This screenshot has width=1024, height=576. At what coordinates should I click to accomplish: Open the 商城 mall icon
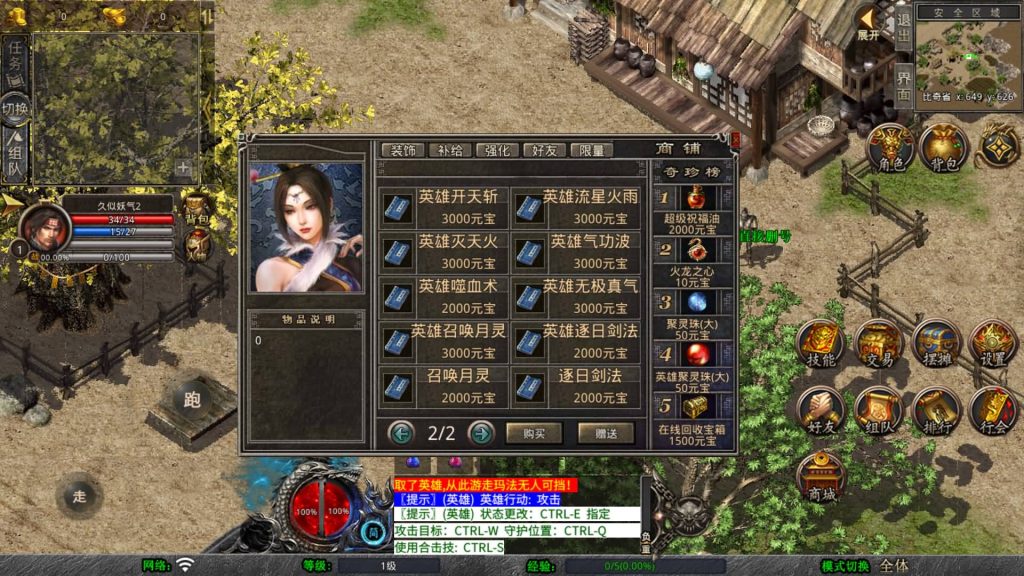(x=821, y=477)
